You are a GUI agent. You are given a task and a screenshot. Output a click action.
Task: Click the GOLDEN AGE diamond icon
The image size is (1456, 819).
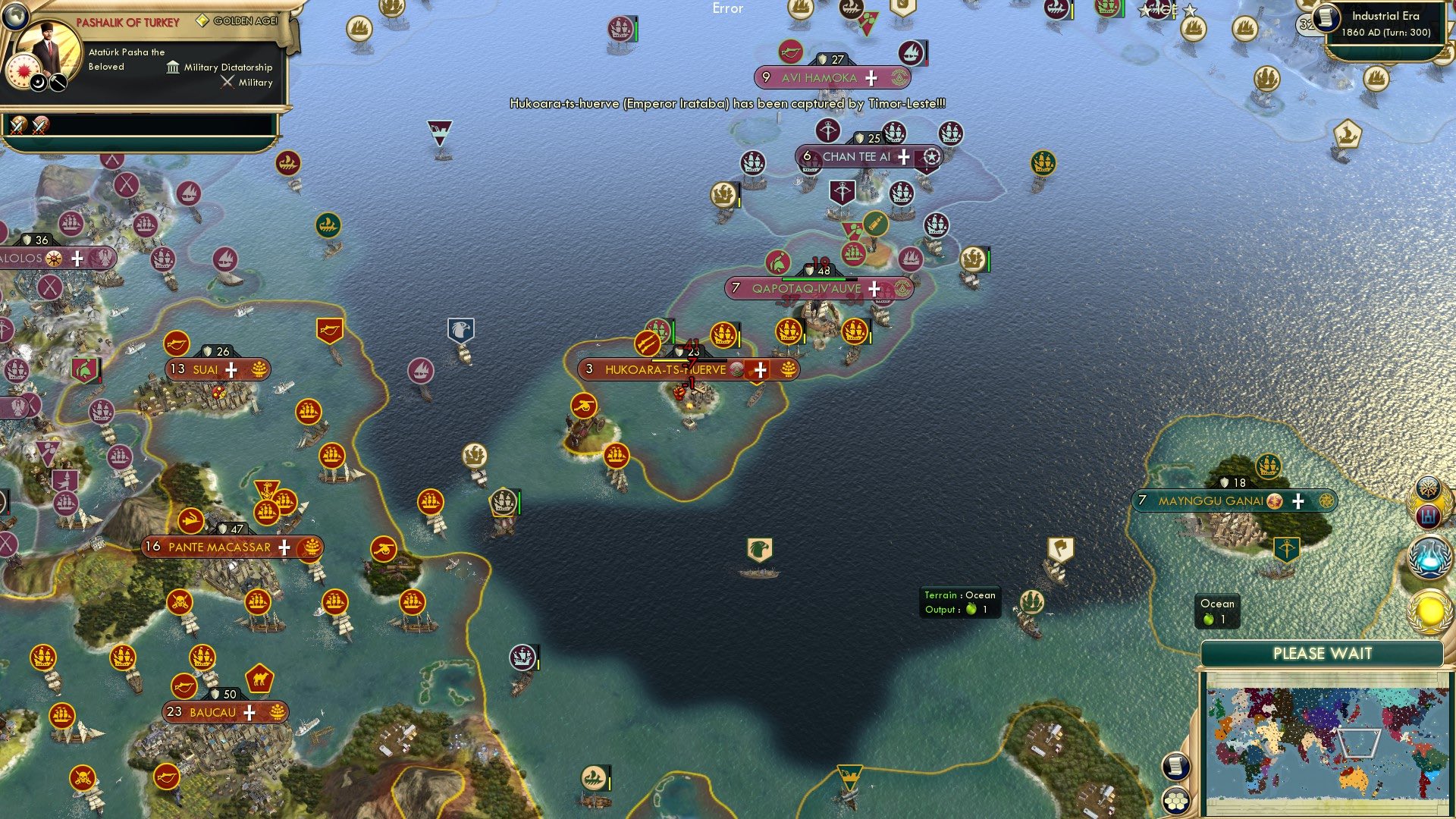203,21
